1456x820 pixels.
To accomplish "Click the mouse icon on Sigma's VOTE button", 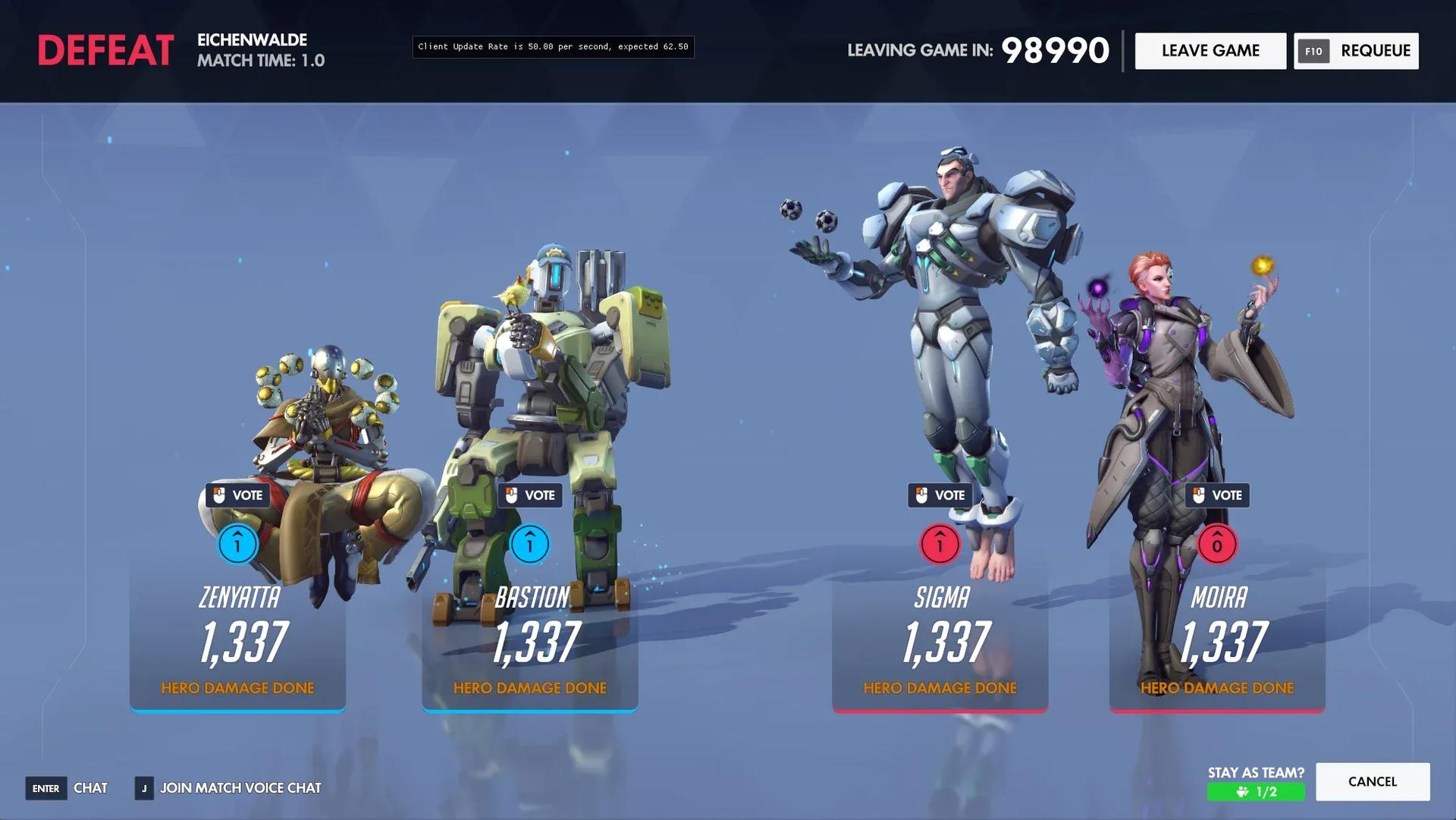I will click(922, 495).
